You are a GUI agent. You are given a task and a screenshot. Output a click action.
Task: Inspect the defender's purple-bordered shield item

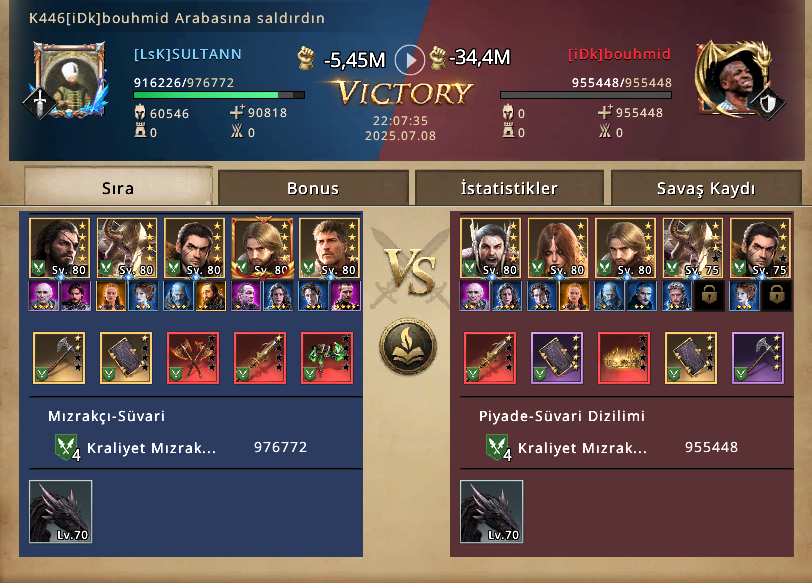(557, 358)
